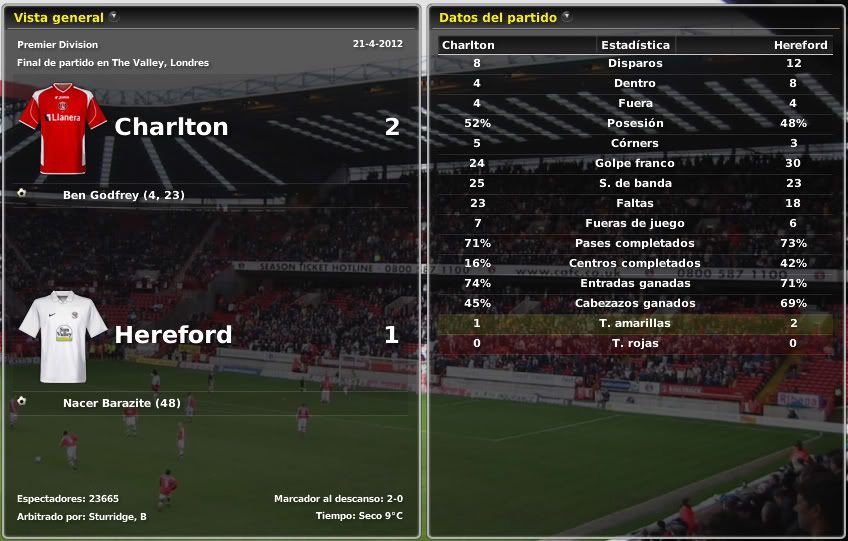Select the Fueras de juego row
The width and height of the screenshot is (848, 541).
(635, 223)
